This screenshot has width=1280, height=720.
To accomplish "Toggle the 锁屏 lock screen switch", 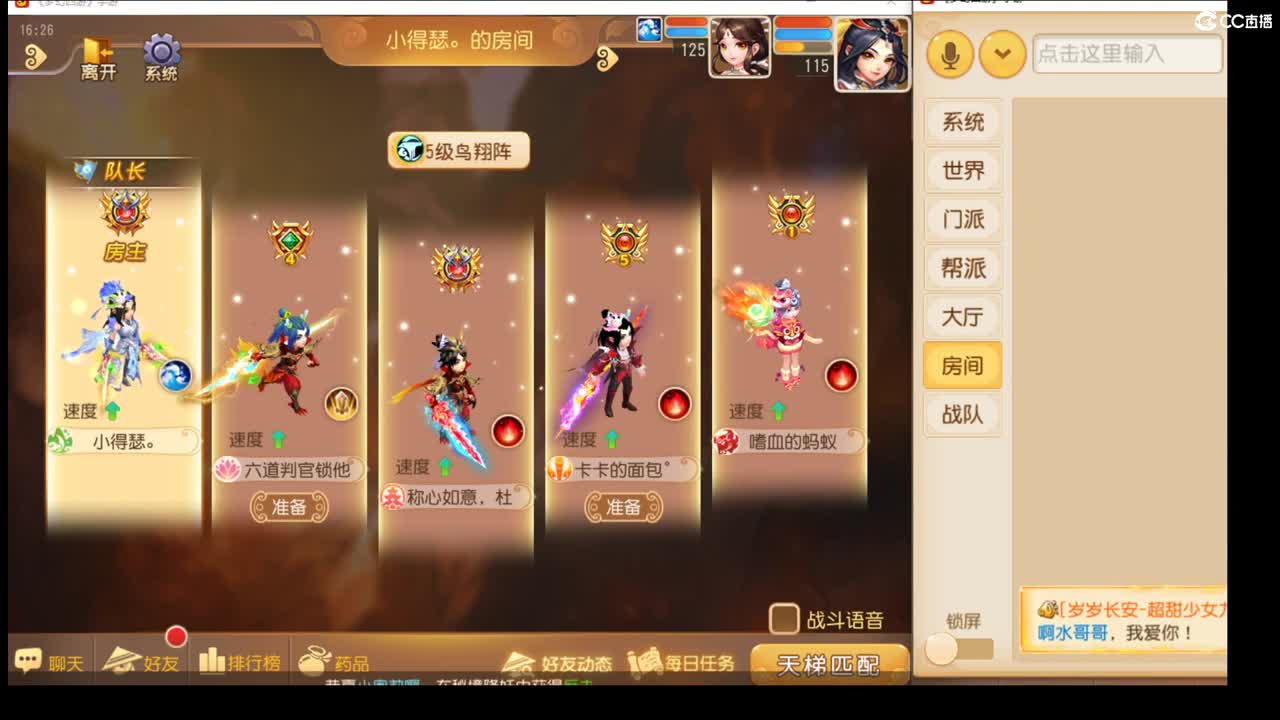I will click(940, 650).
